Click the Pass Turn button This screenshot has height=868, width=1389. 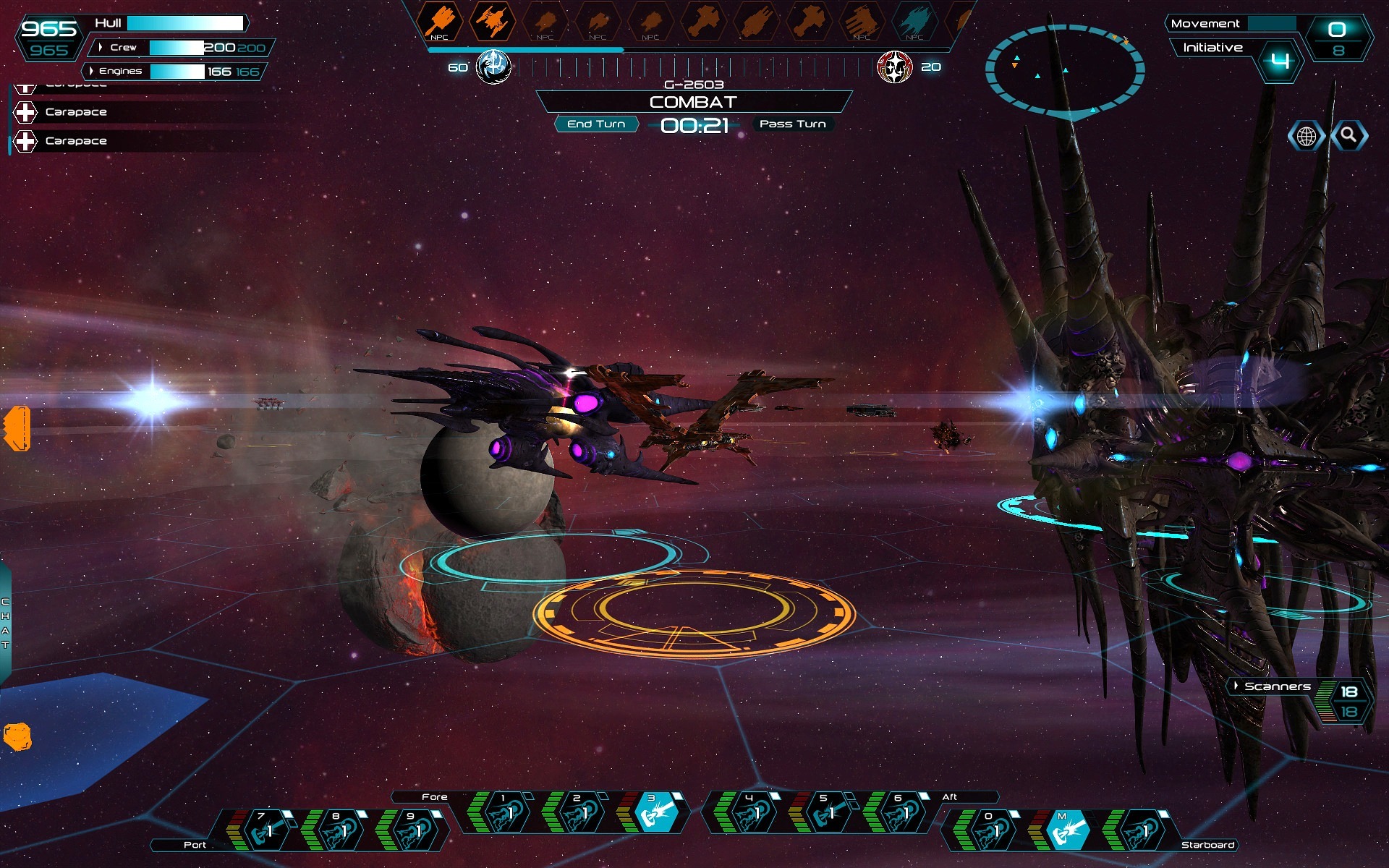792,124
